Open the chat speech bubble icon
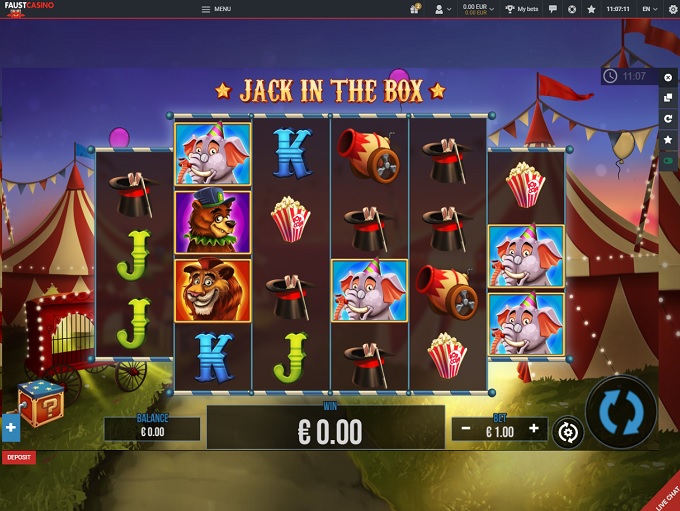 pyautogui.click(x=553, y=9)
